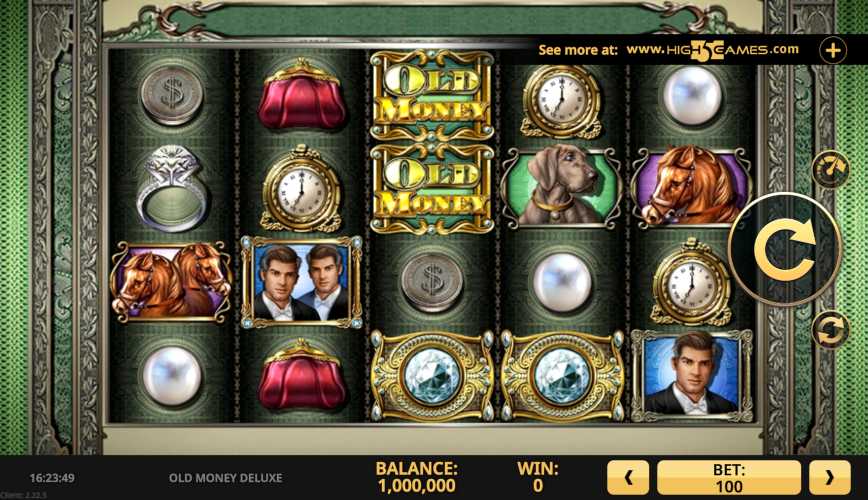This screenshot has width=868, height=500.
Task: Increase the bet with the right arrow
Action: click(829, 478)
